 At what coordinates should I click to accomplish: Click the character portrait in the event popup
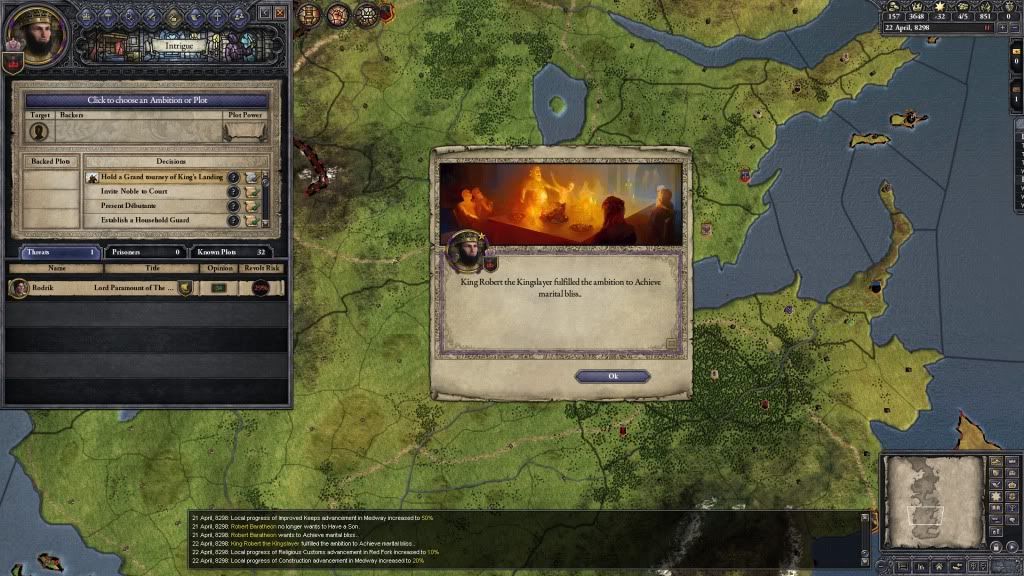coord(465,252)
